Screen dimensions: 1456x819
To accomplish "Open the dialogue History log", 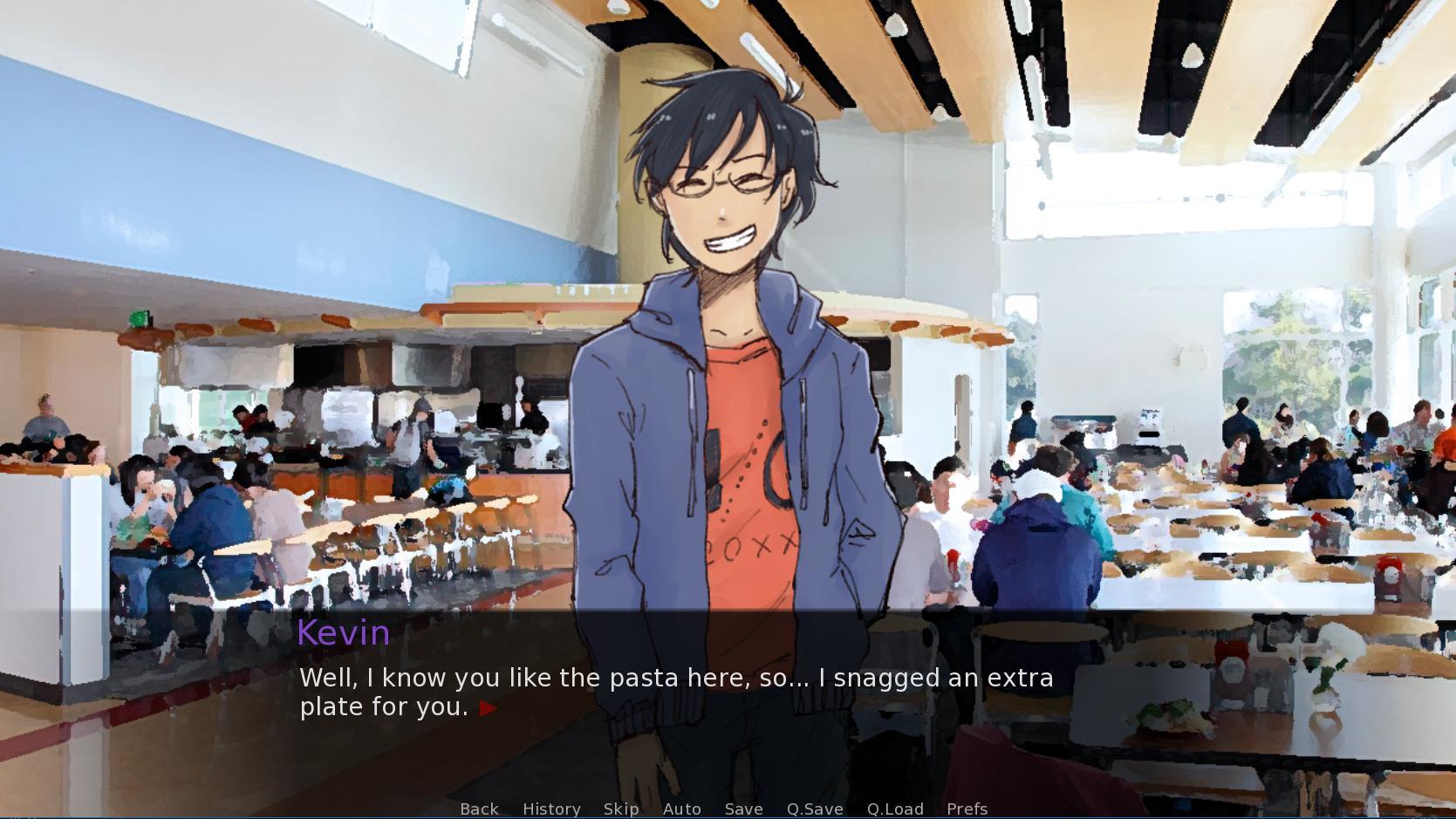I will [551, 809].
